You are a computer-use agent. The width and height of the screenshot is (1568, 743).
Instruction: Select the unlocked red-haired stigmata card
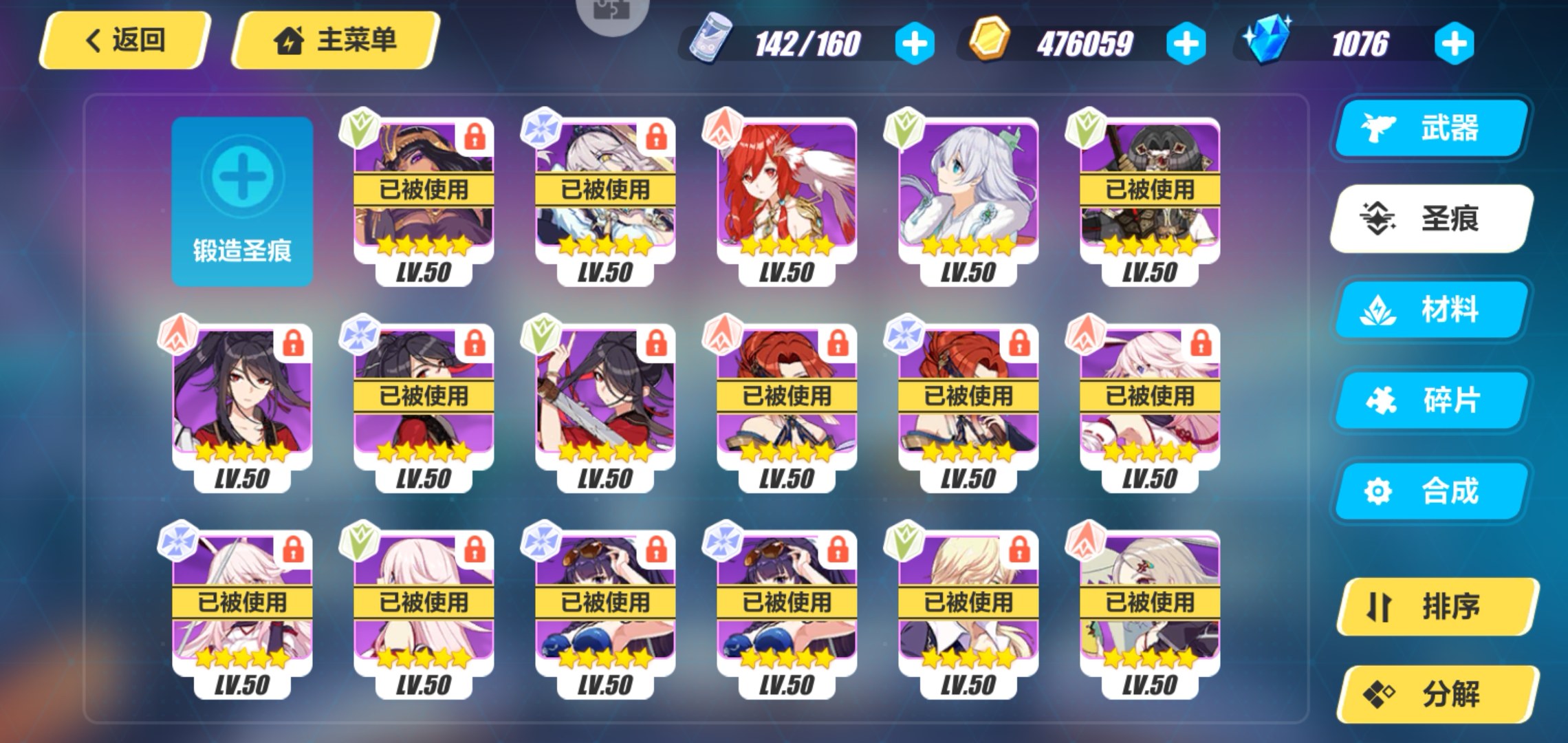point(786,200)
